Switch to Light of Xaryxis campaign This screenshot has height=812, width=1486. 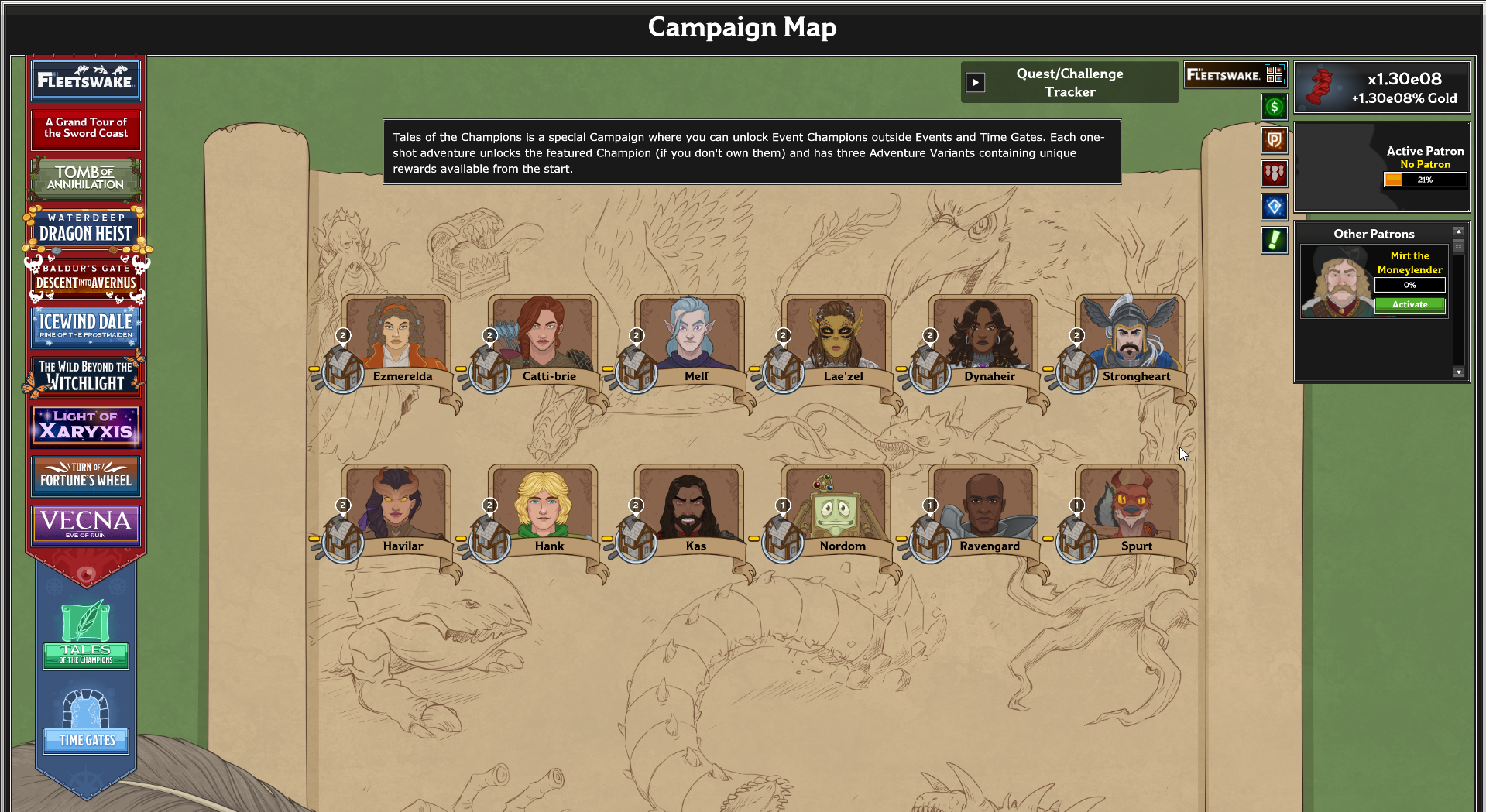[x=85, y=426]
